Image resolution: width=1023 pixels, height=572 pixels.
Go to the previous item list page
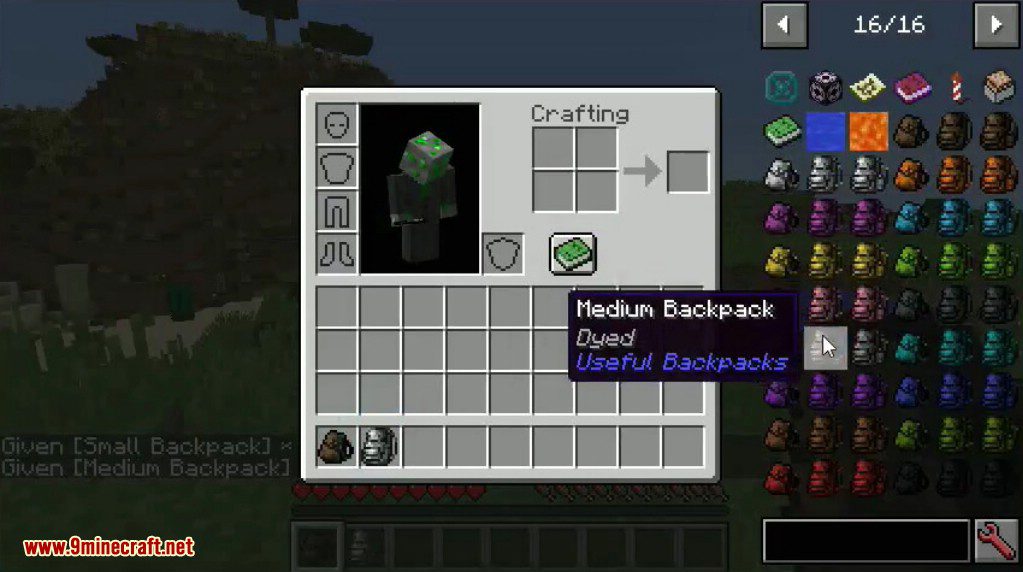pyautogui.click(x=784, y=25)
